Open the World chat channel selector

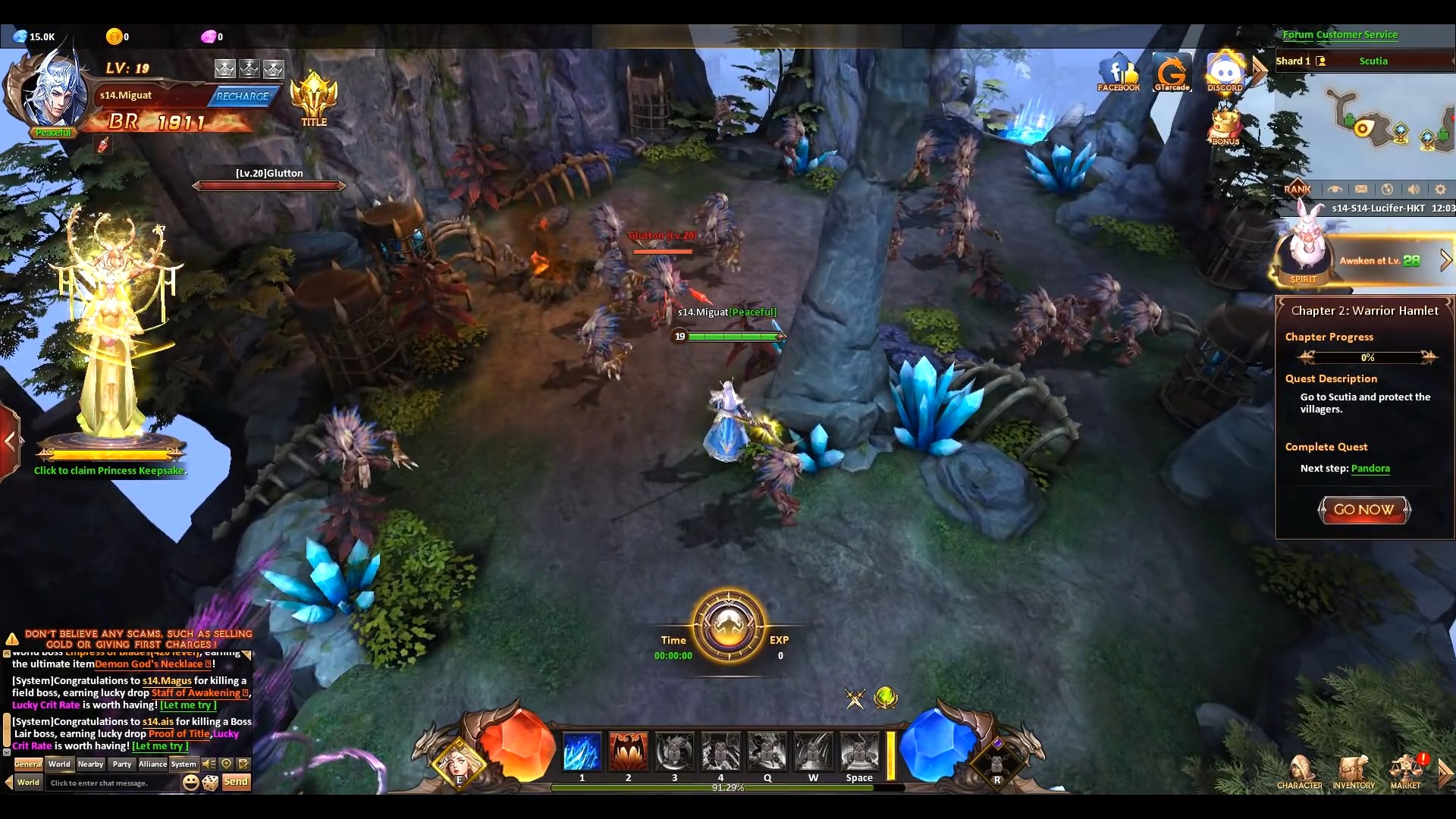click(x=28, y=783)
